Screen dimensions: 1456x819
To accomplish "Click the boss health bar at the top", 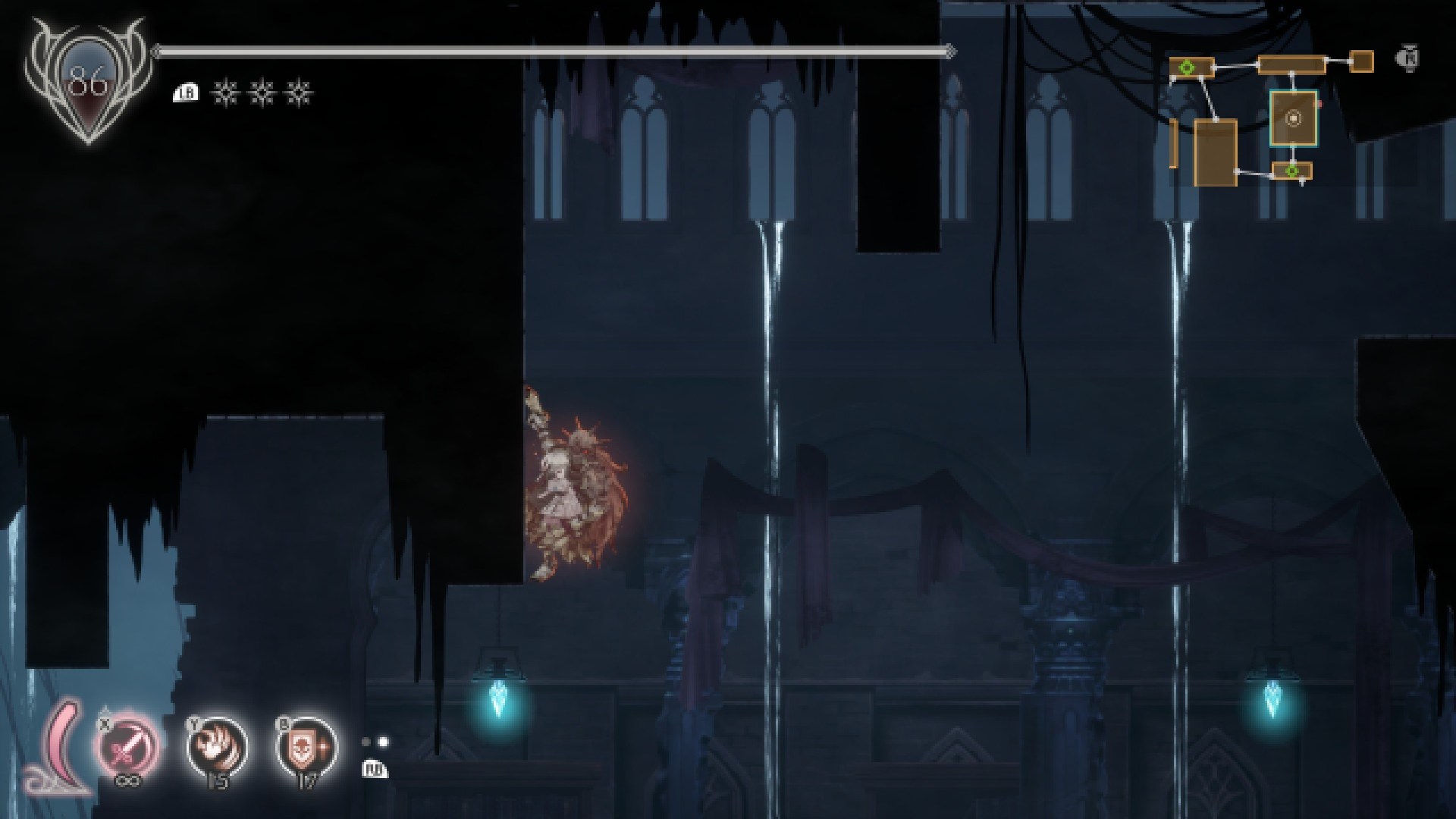I will click(552, 52).
